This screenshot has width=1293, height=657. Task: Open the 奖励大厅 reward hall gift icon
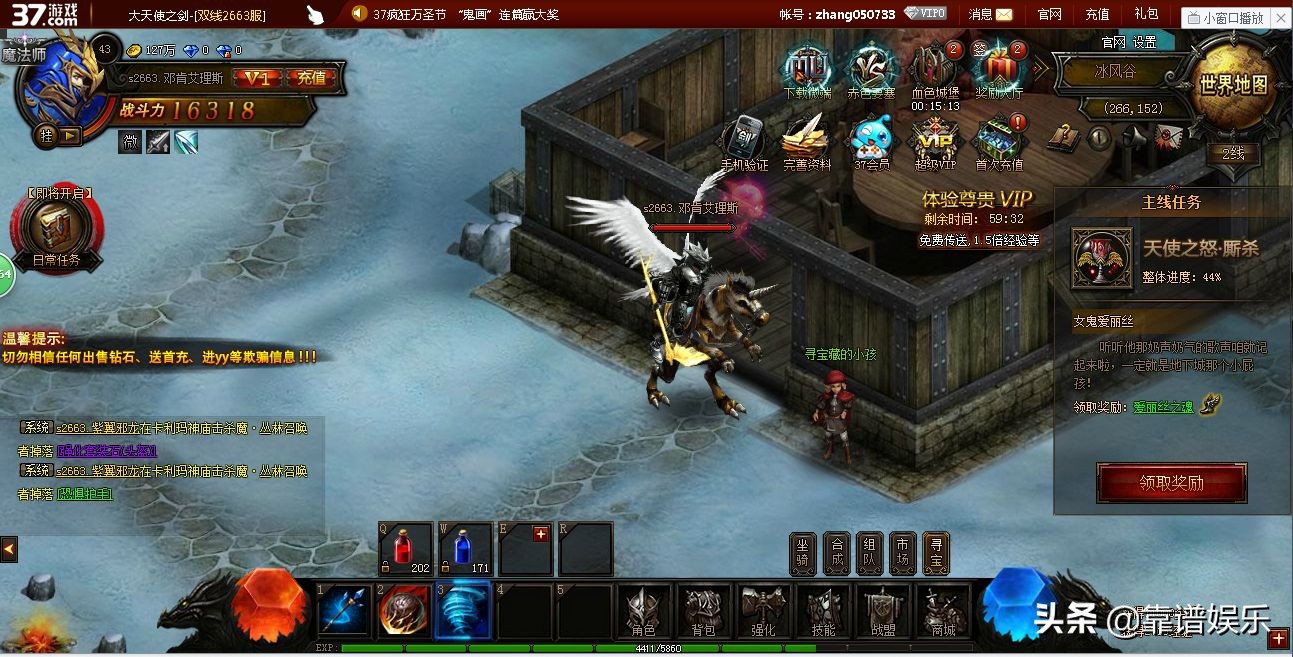point(999,70)
